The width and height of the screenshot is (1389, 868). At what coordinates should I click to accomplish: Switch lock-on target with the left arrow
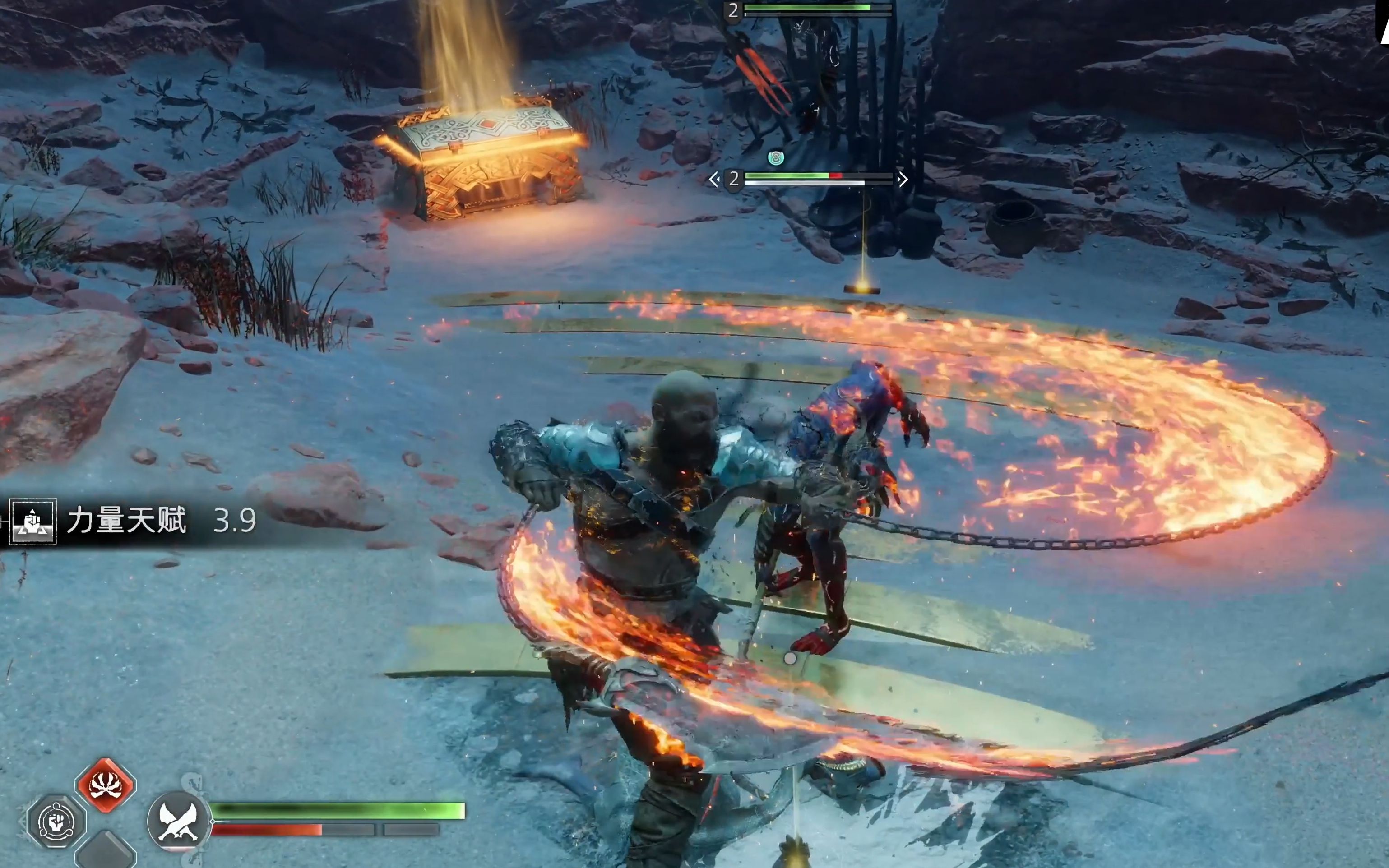pos(714,180)
